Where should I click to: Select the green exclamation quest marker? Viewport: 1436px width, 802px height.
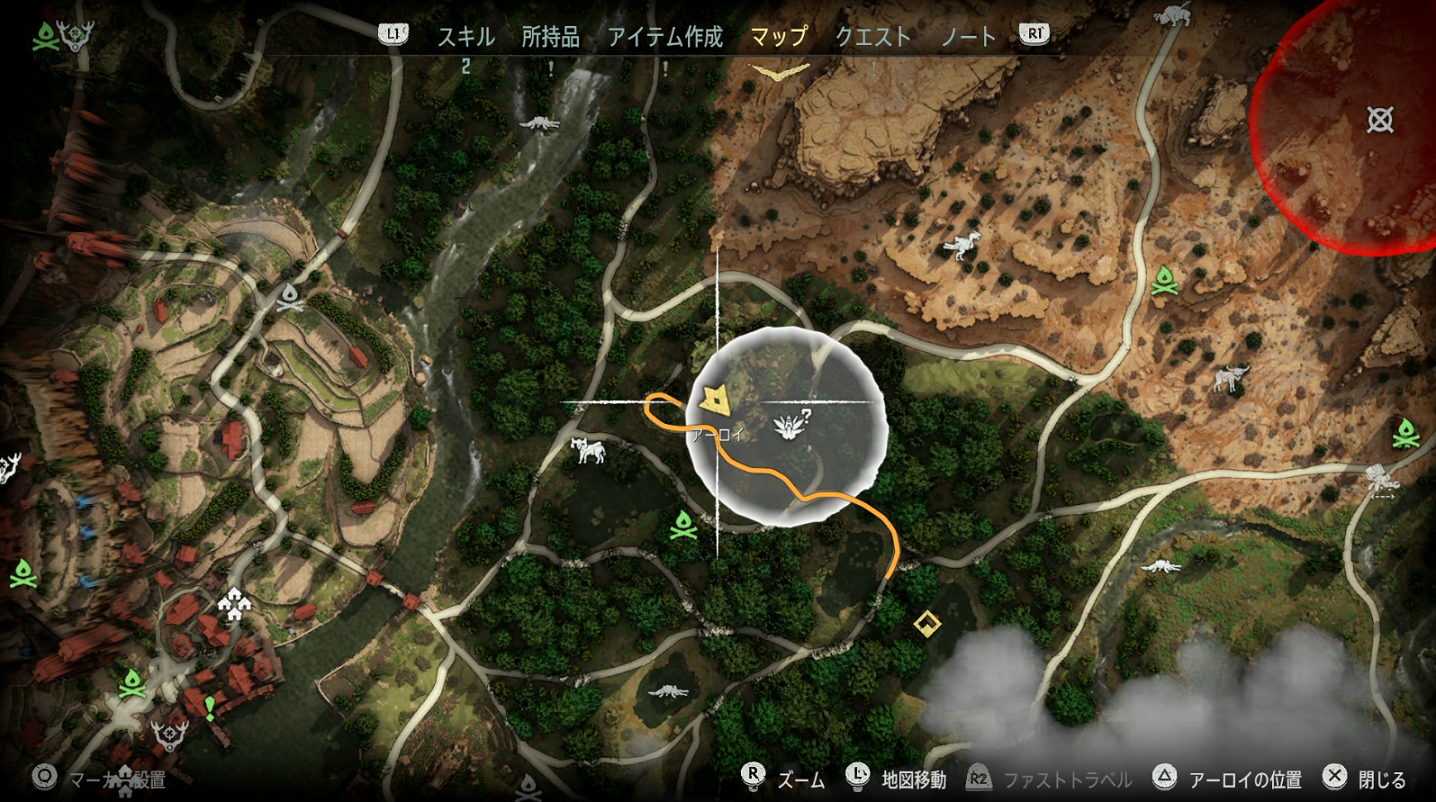click(210, 709)
